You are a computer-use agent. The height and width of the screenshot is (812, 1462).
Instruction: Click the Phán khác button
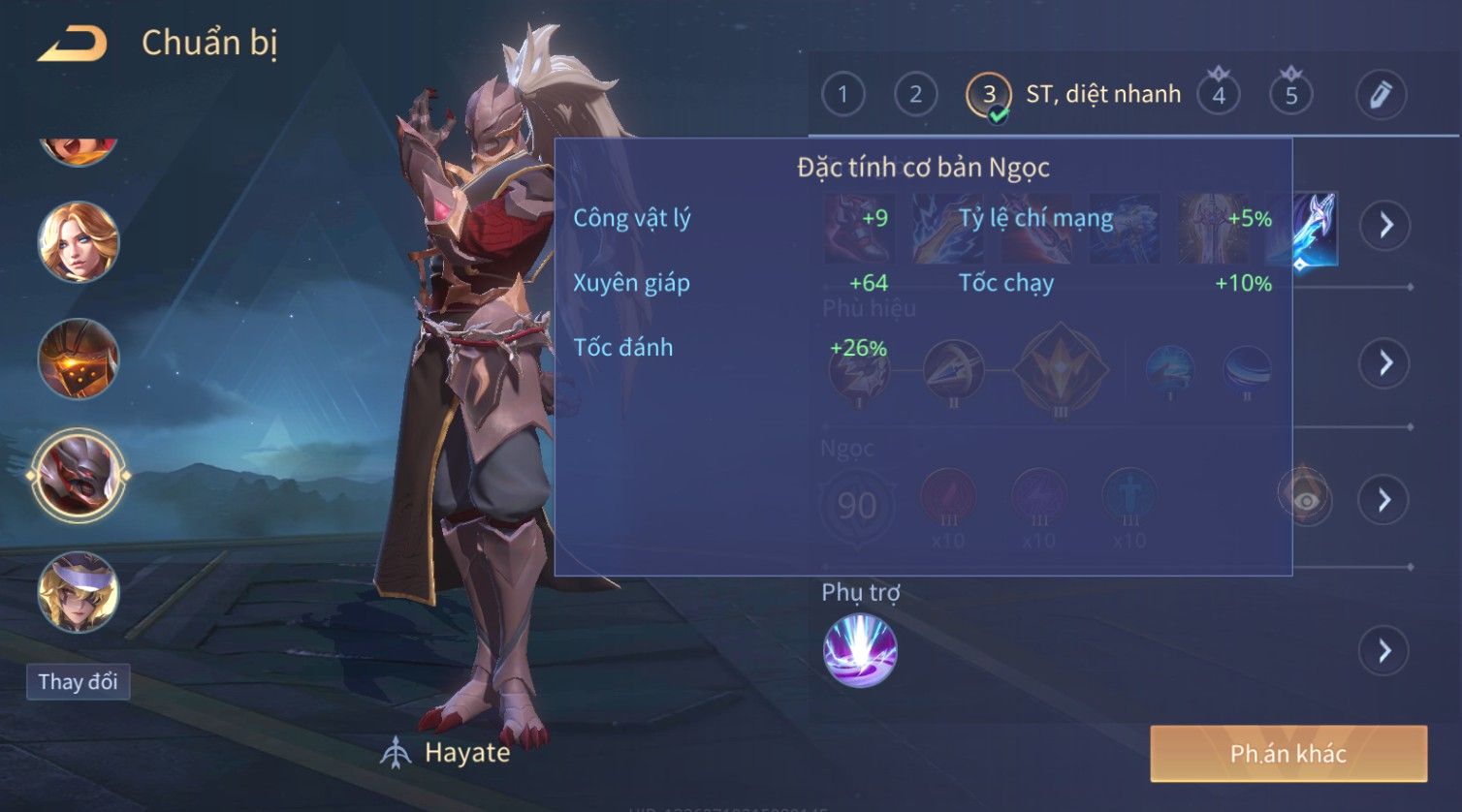pos(1288,754)
